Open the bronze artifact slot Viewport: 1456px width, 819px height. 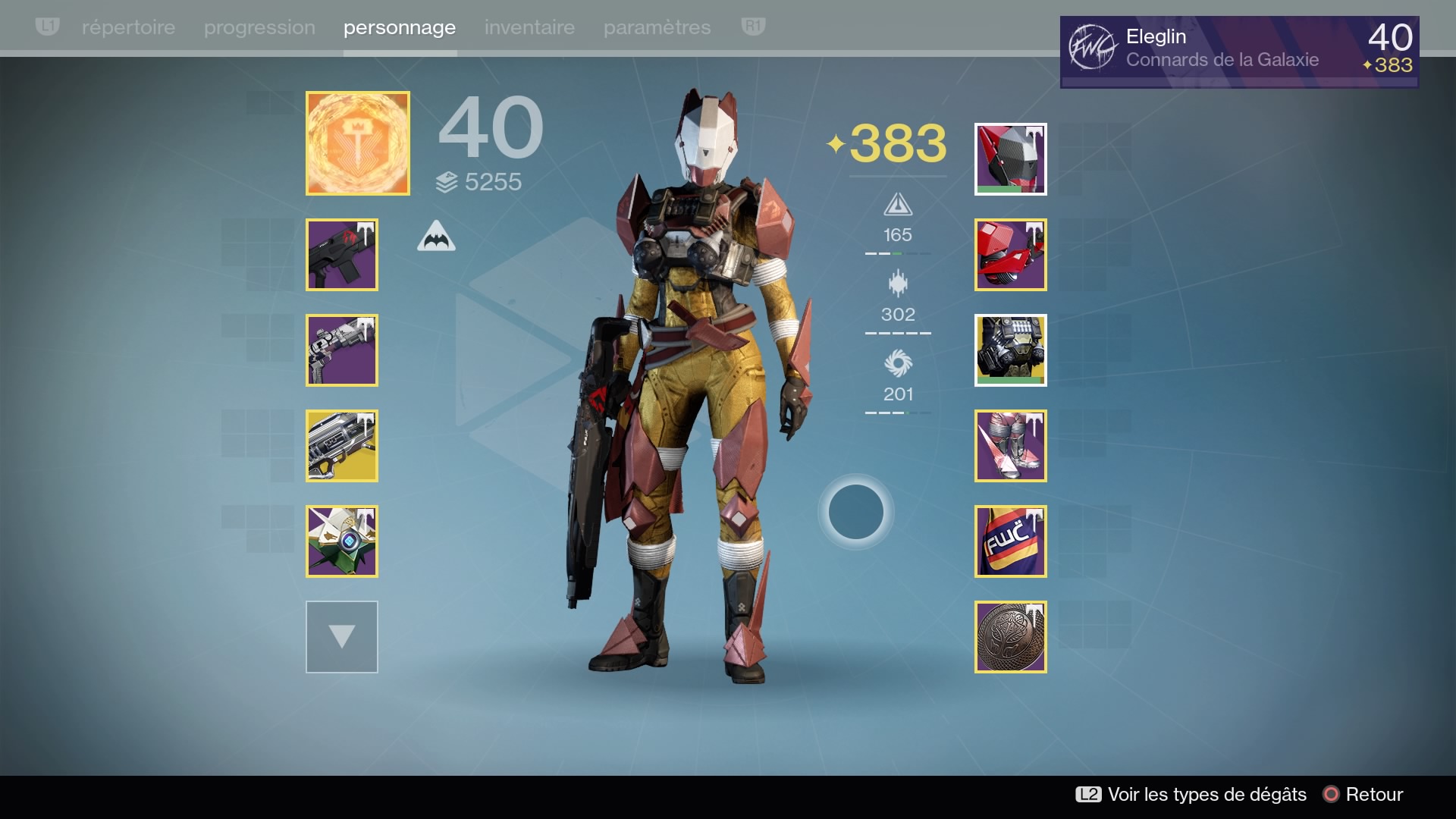(1011, 637)
